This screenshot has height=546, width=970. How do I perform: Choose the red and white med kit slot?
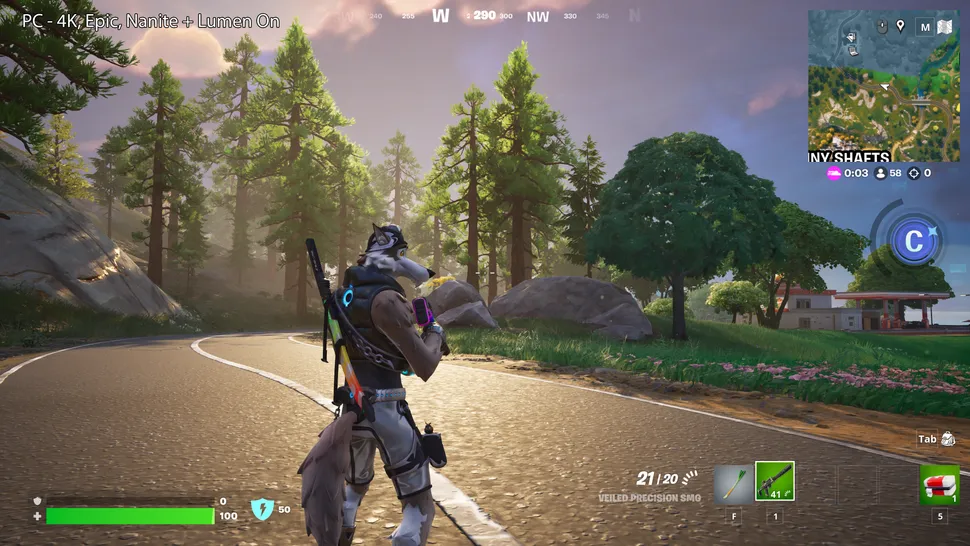click(939, 484)
